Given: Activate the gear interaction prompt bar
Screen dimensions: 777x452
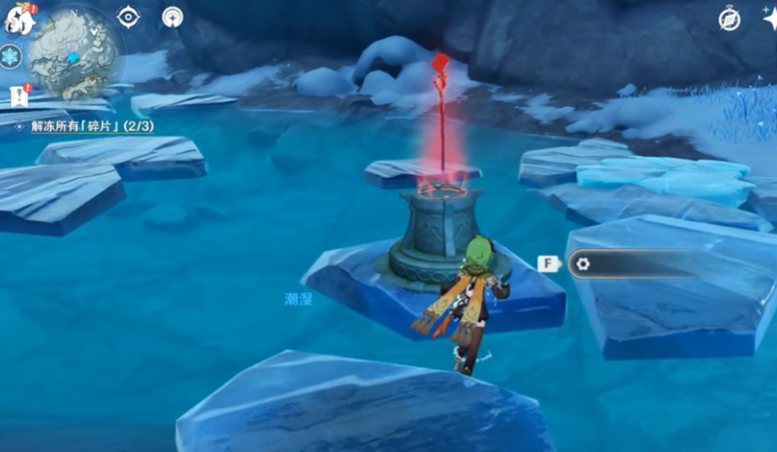Looking at the screenshot, I should point(640,264).
